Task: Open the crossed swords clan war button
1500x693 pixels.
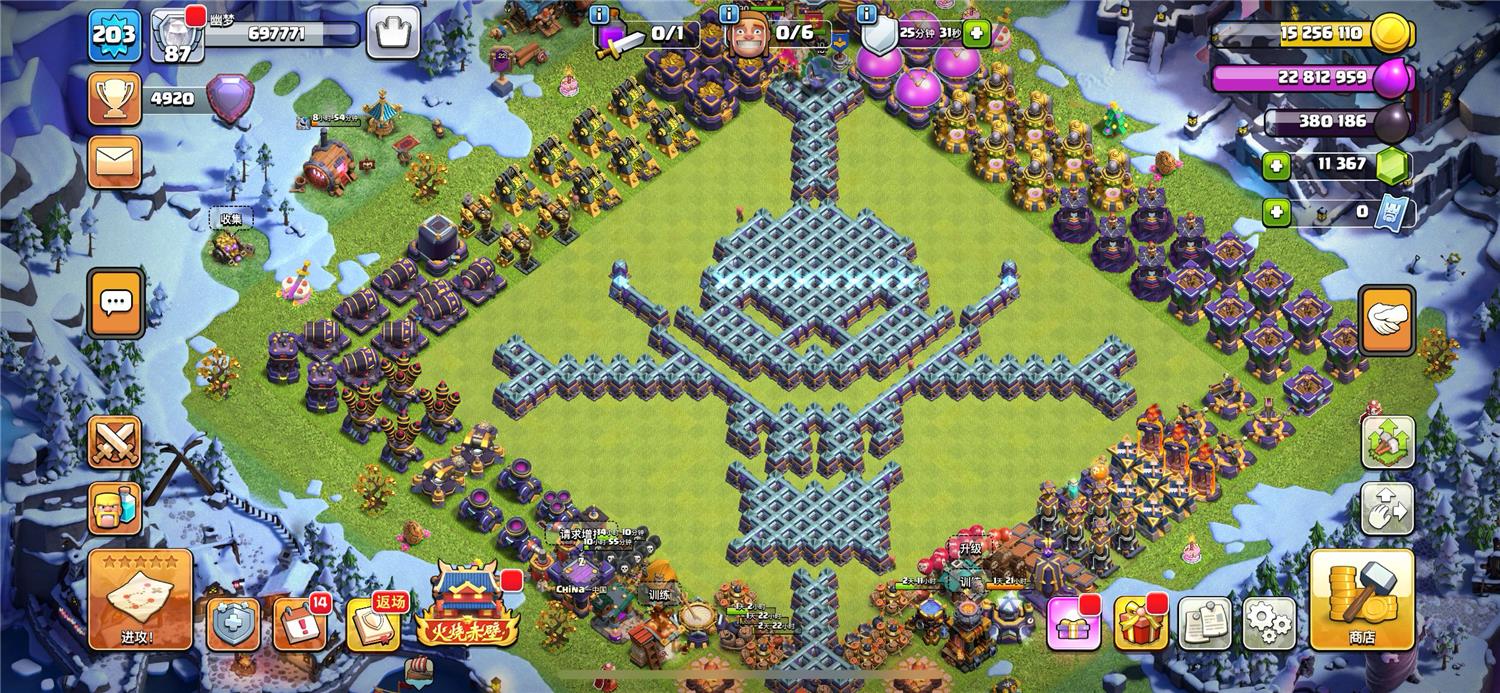Action: pyautogui.click(x=114, y=442)
